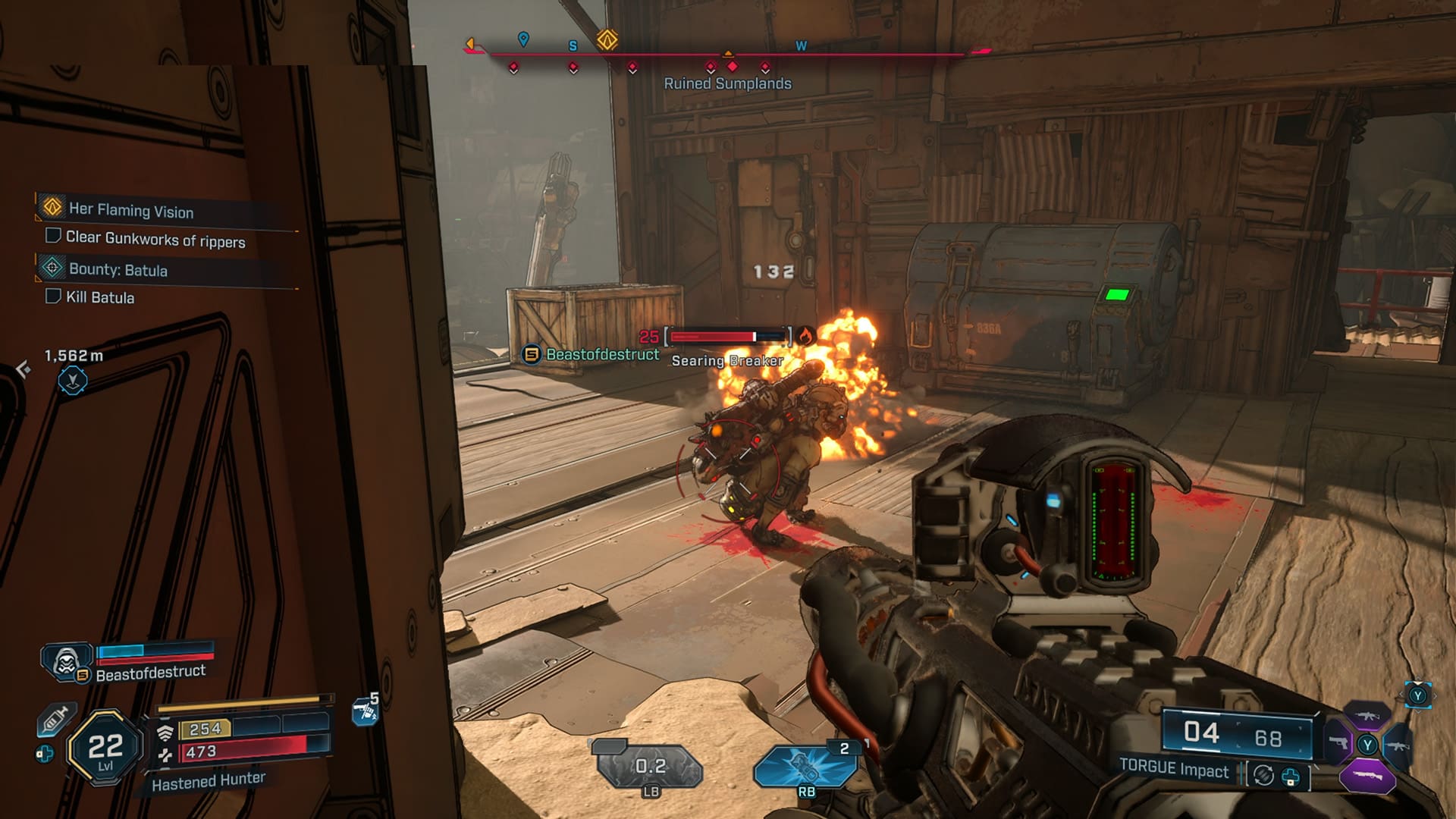
Task: Select the assault rifle on the weapon wheel
Action: pyautogui.click(x=1367, y=715)
